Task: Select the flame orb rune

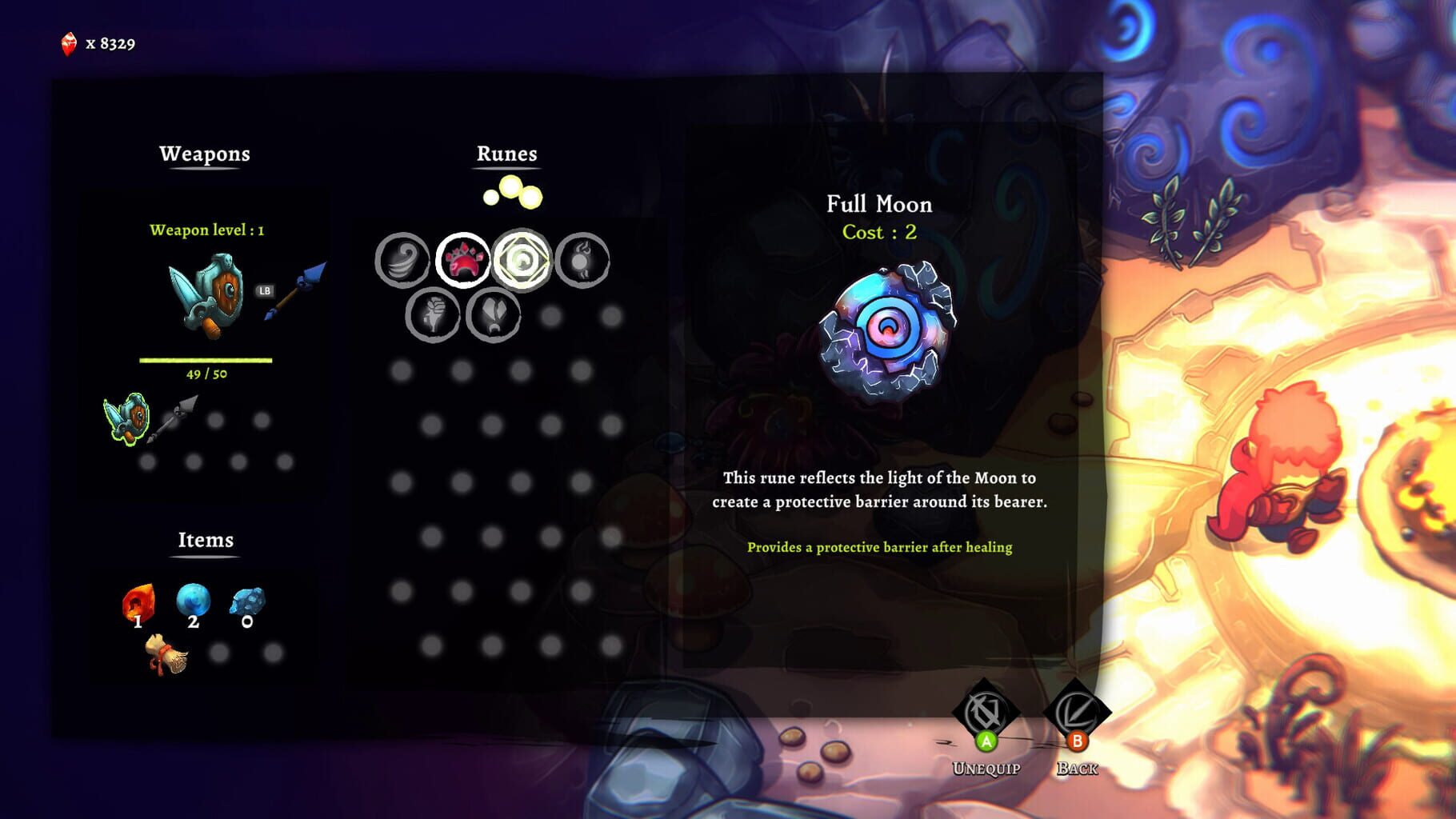Action: [581, 260]
